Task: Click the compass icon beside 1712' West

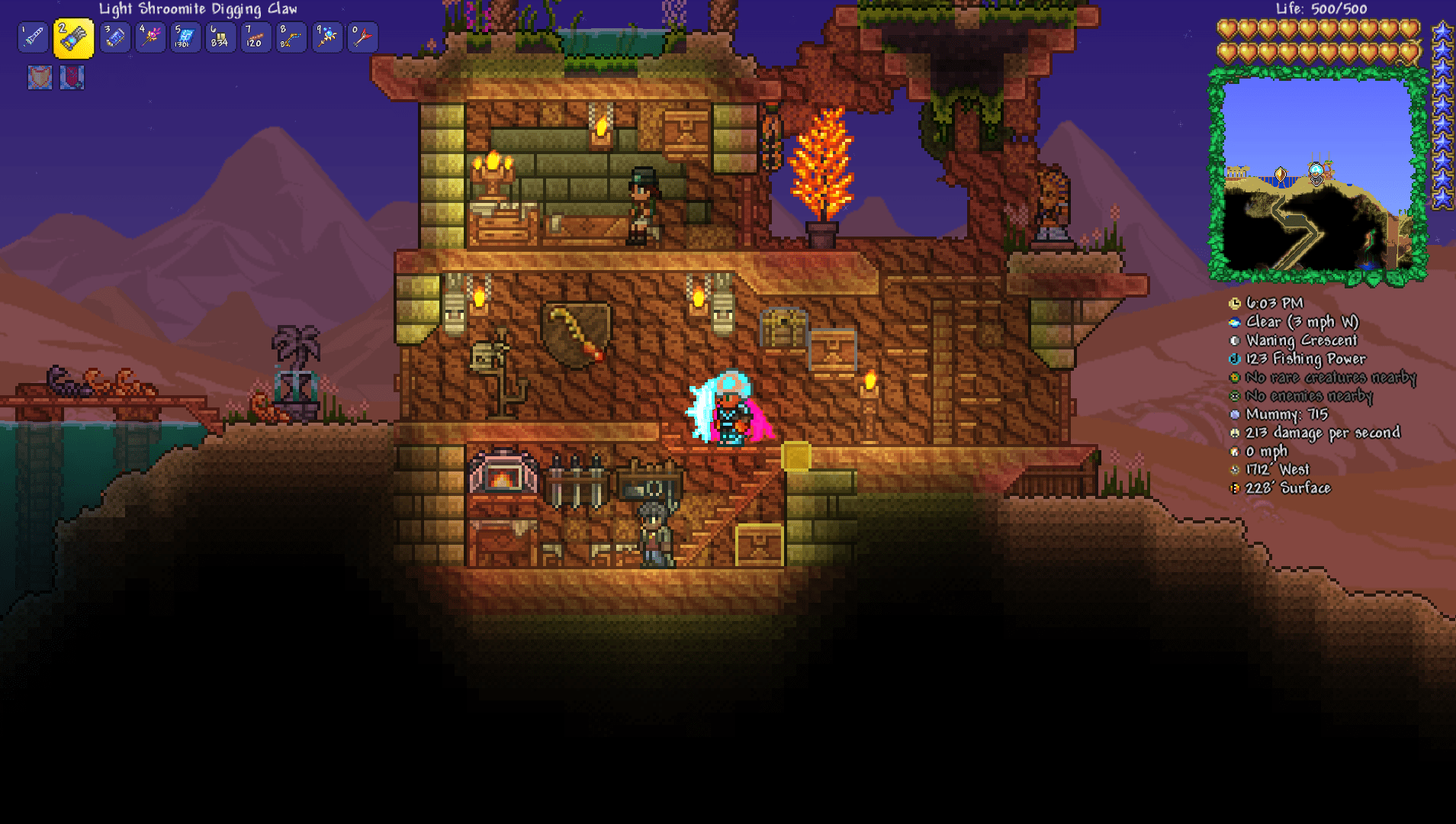Action: pos(1236,469)
